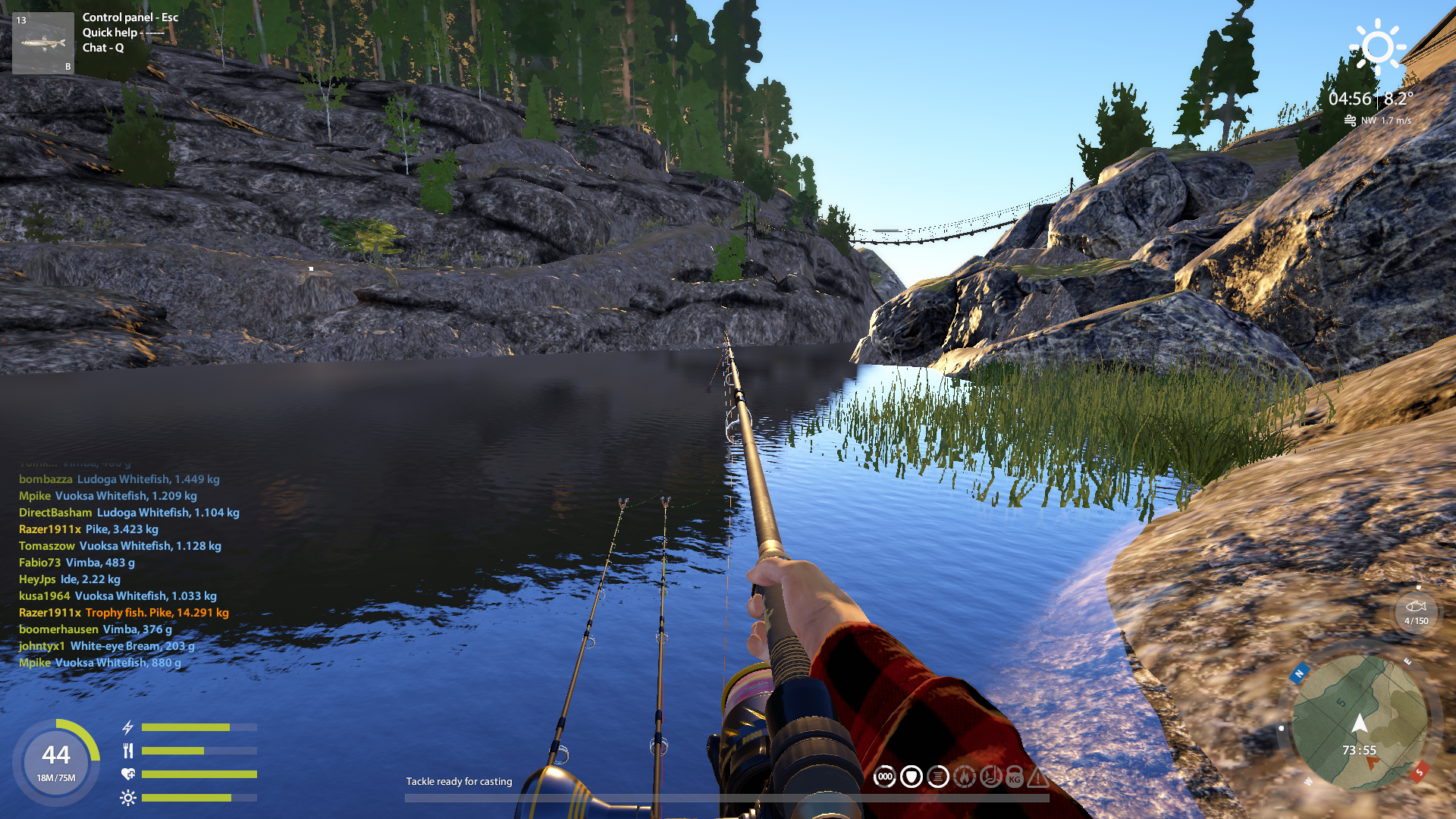Click the line counter 000 icon
1456x819 pixels.
pos(884,777)
